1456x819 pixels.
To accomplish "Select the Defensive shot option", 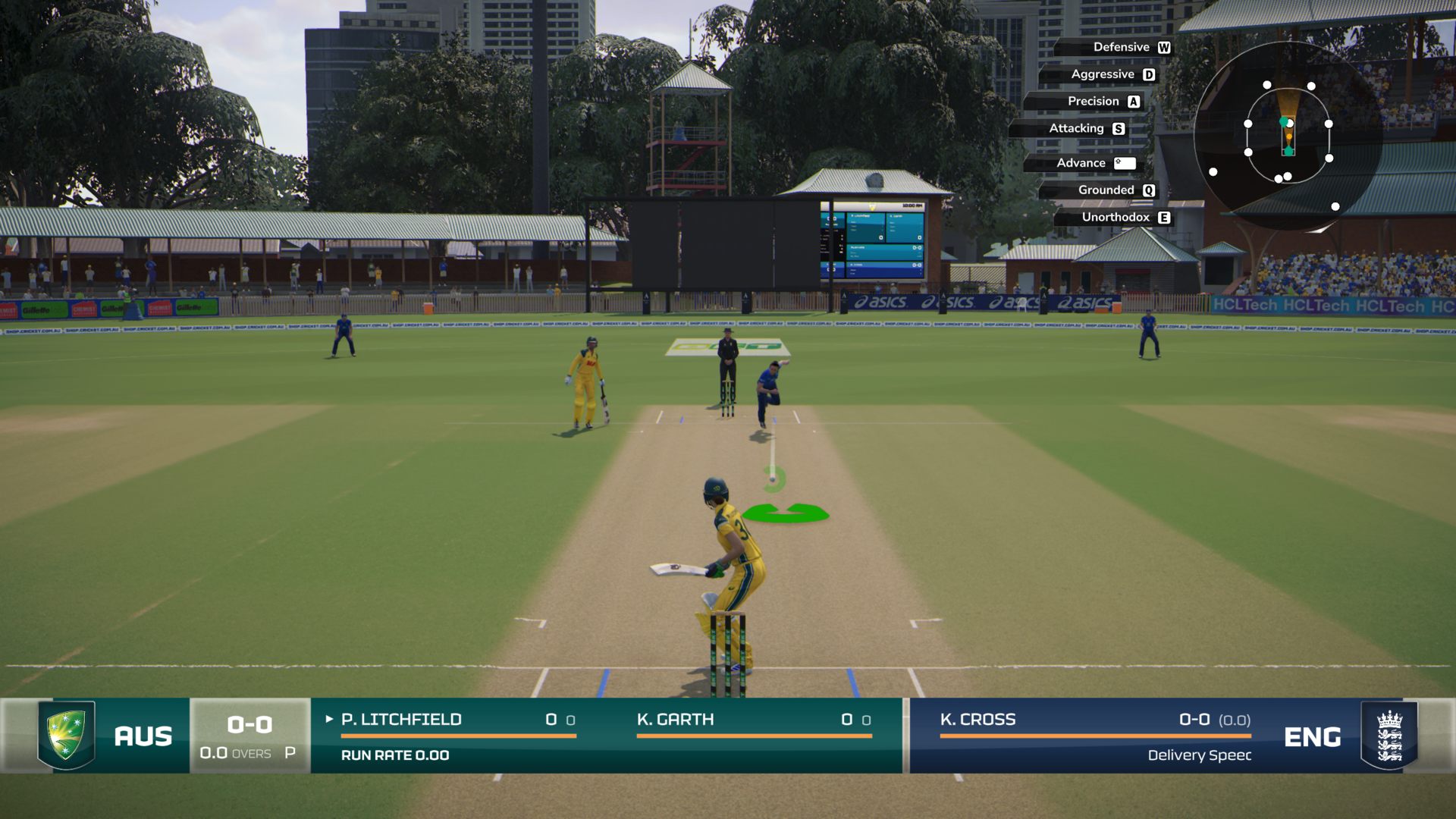I will click(1121, 47).
